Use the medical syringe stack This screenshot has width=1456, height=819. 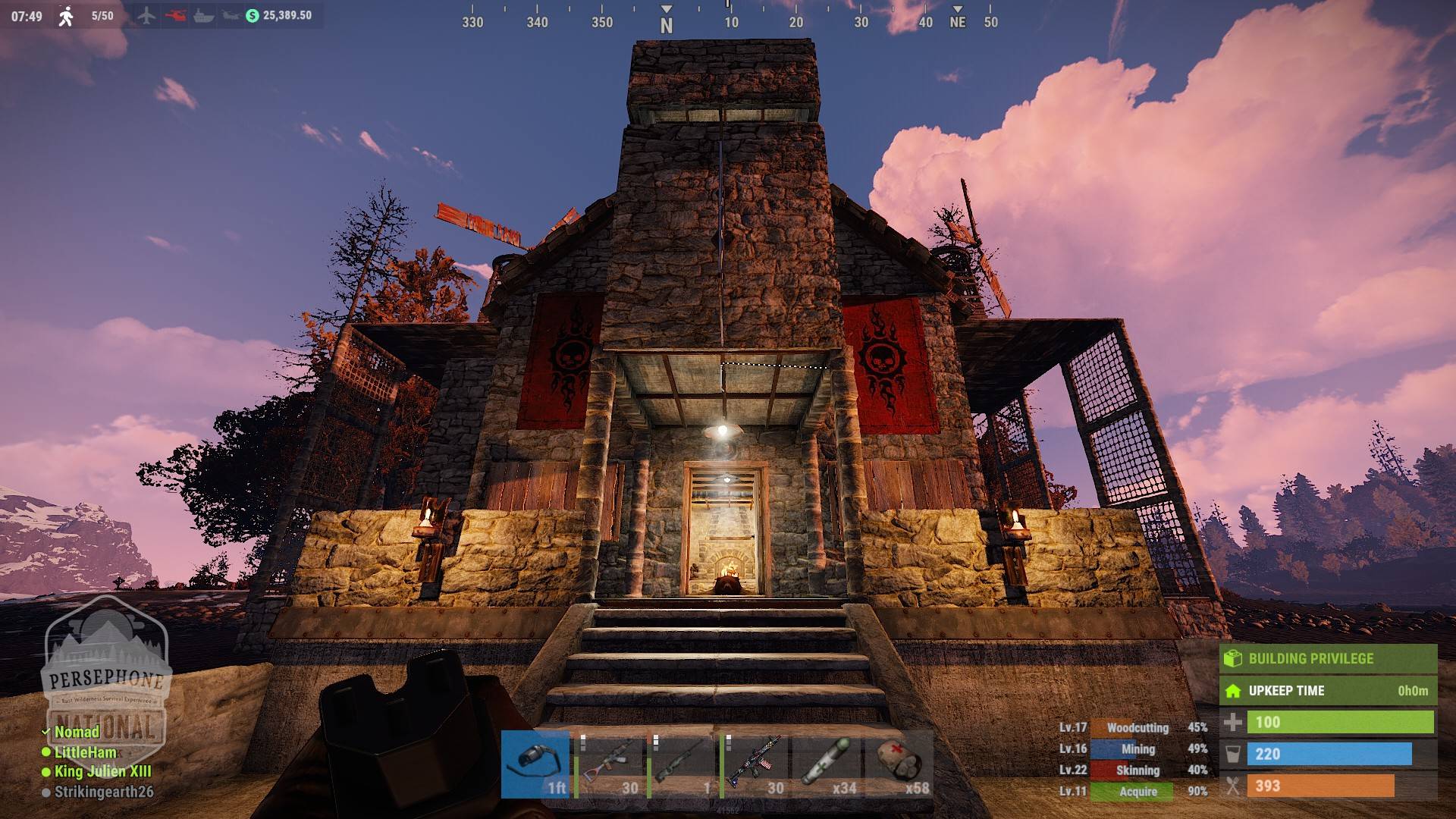(x=827, y=764)
